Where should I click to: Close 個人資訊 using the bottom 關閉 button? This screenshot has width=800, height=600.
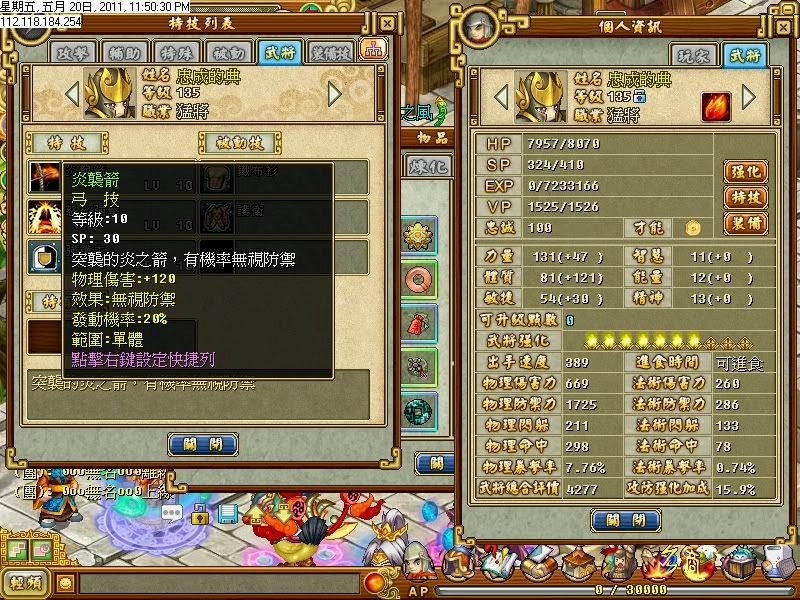pyautogui.click(x=625, y=520)
